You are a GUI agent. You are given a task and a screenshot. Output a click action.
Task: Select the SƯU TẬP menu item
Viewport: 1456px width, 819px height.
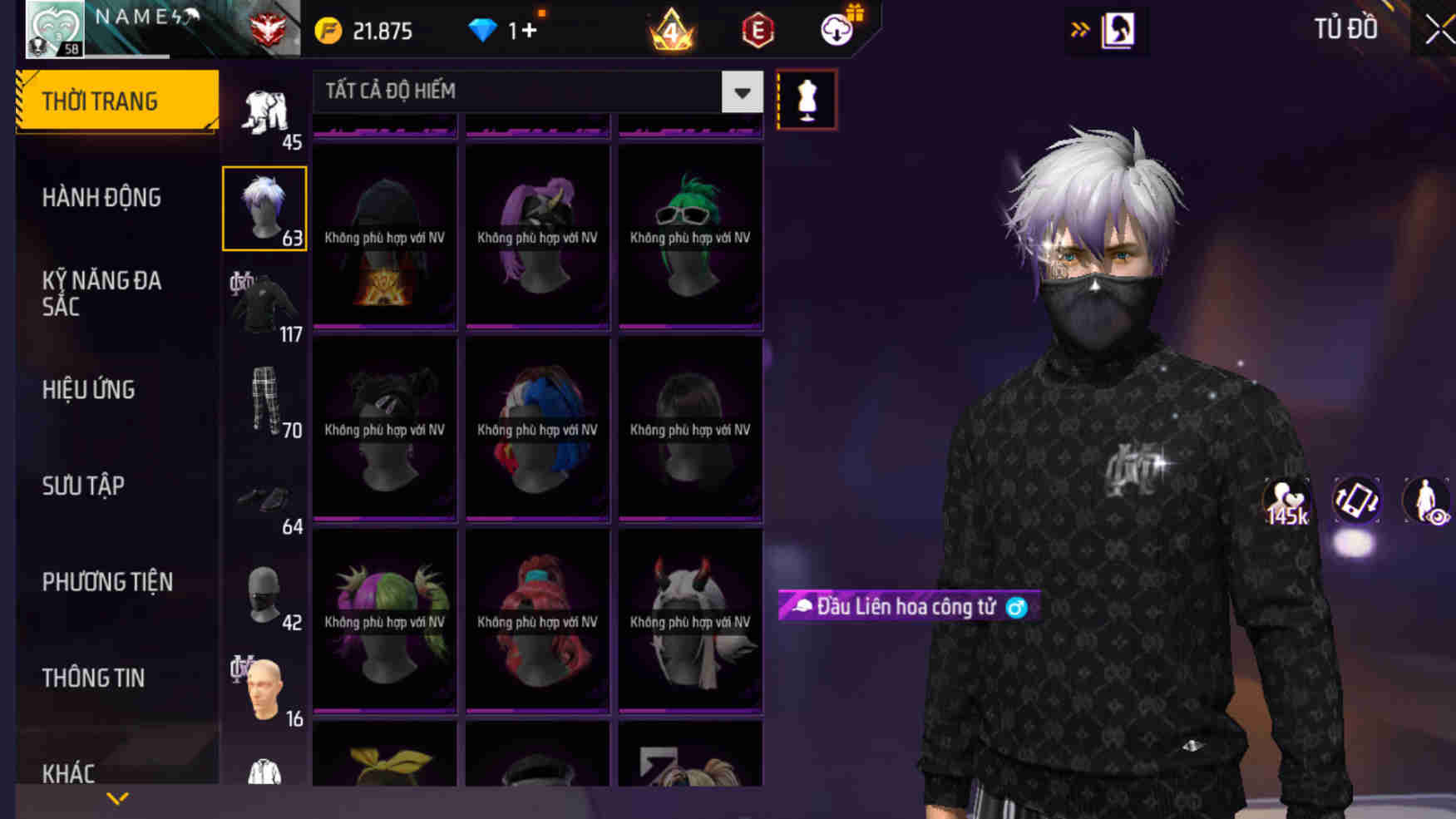coord(83,486)
